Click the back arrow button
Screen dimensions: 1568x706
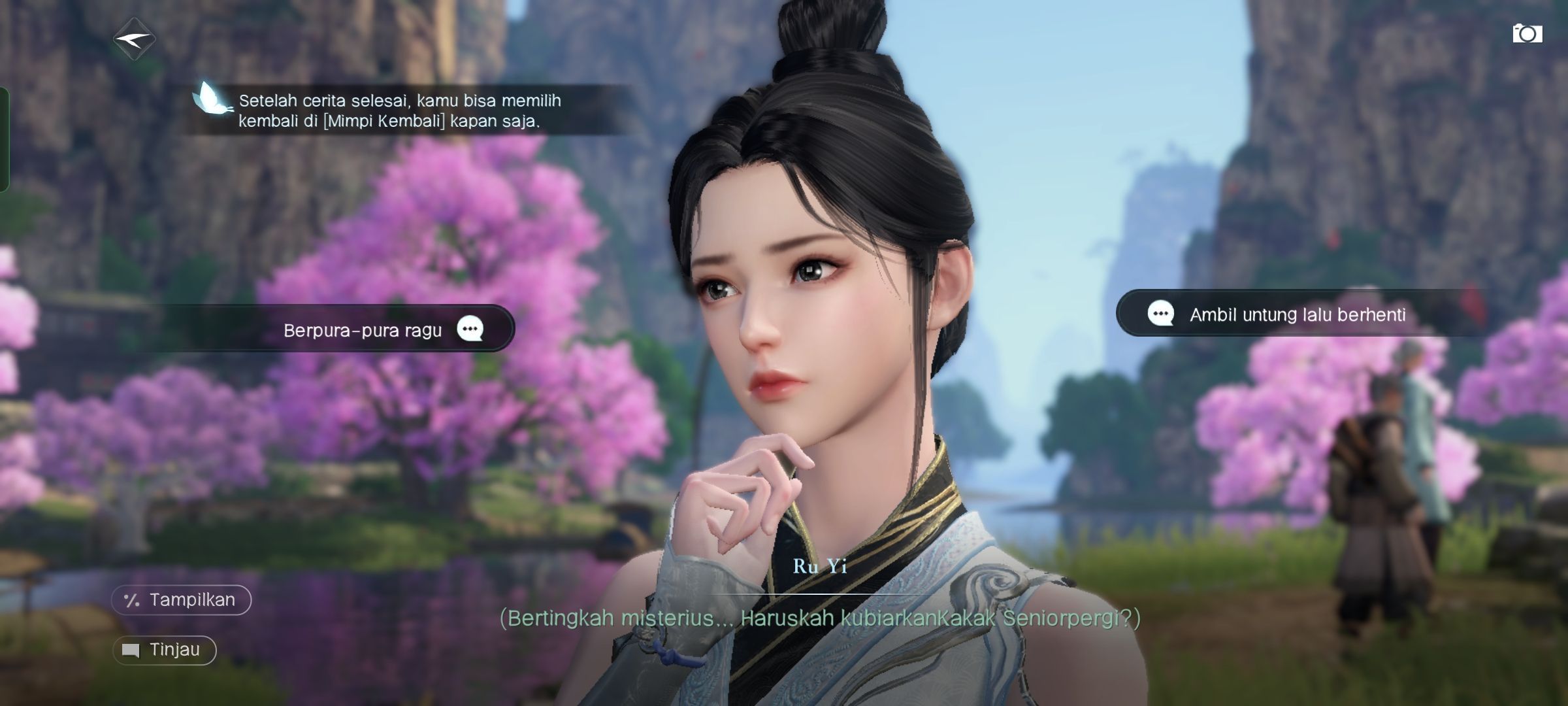134,40
